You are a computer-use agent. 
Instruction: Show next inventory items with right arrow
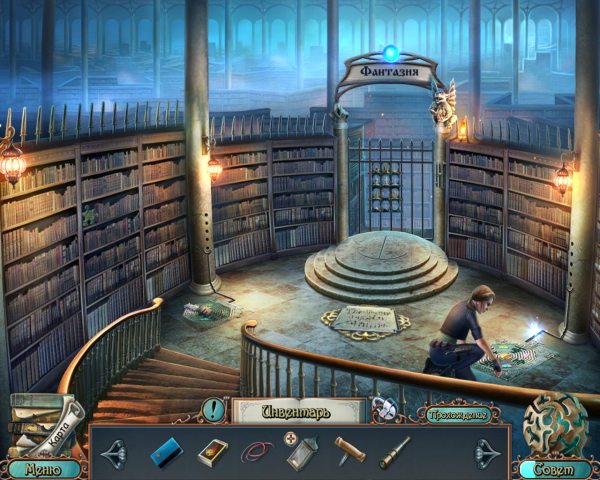(x=487, y=452)
